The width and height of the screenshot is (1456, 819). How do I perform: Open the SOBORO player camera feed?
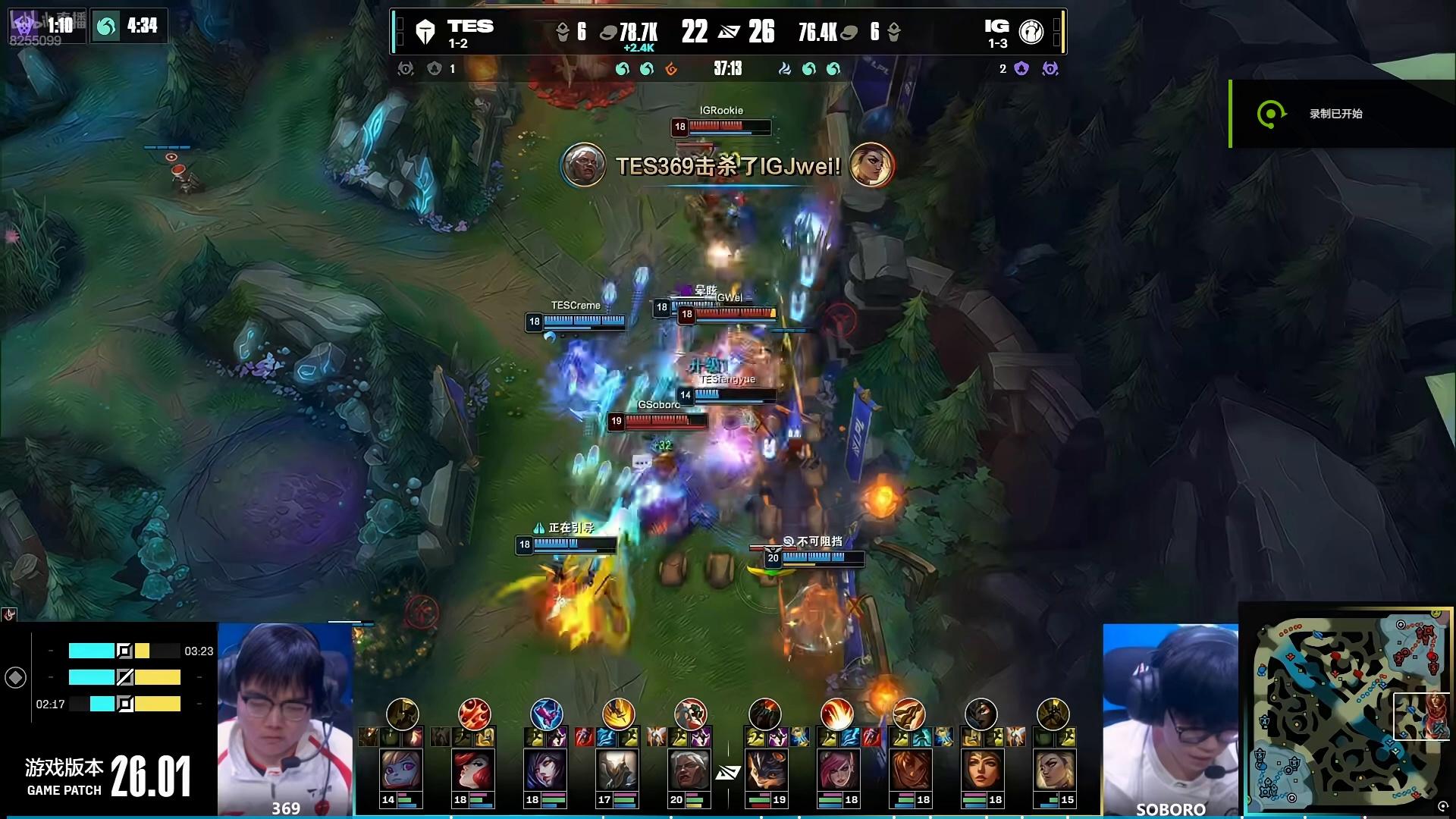[x=1170, y=719]
